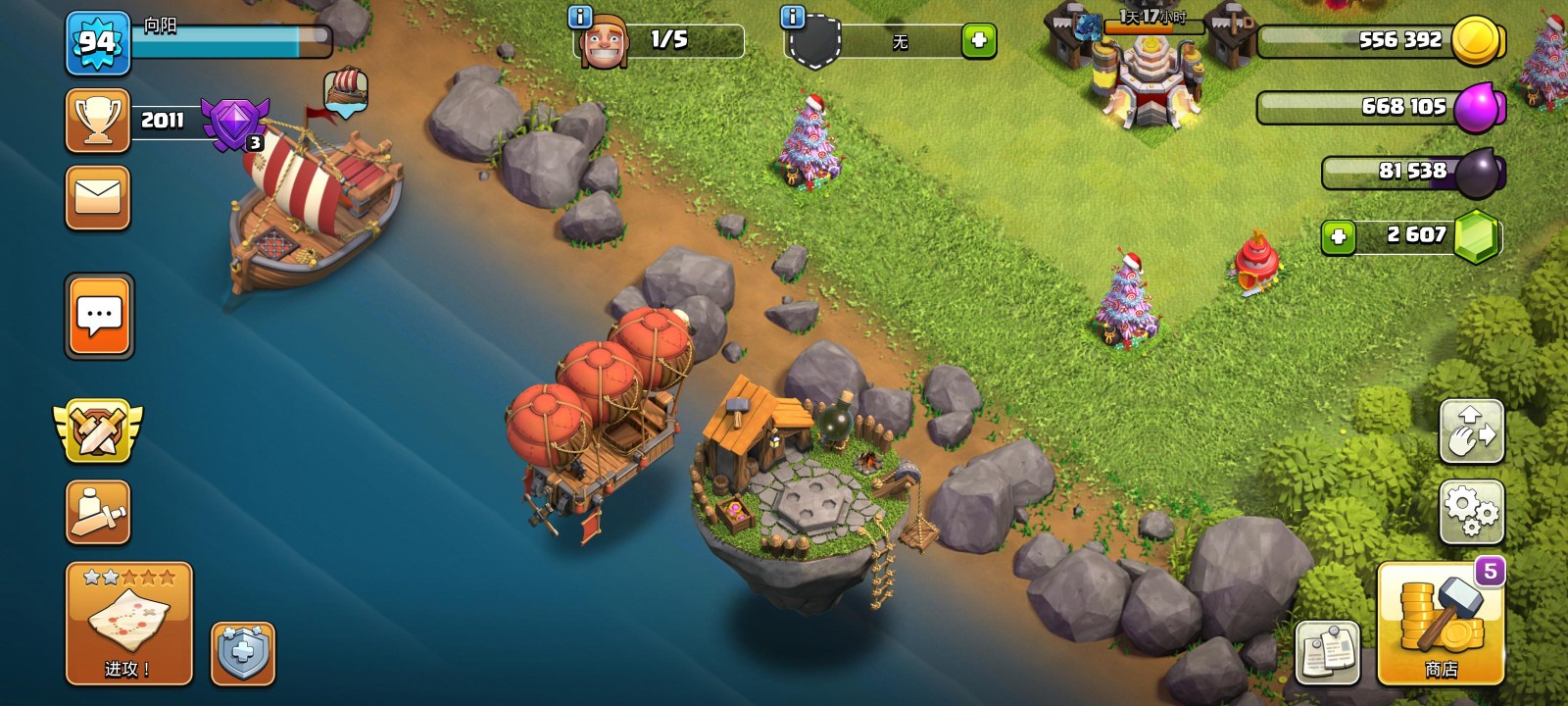Tap the Attack map button
This screenshot has height=706, width=1568.
pyautogui.click(x=128, y=623)
